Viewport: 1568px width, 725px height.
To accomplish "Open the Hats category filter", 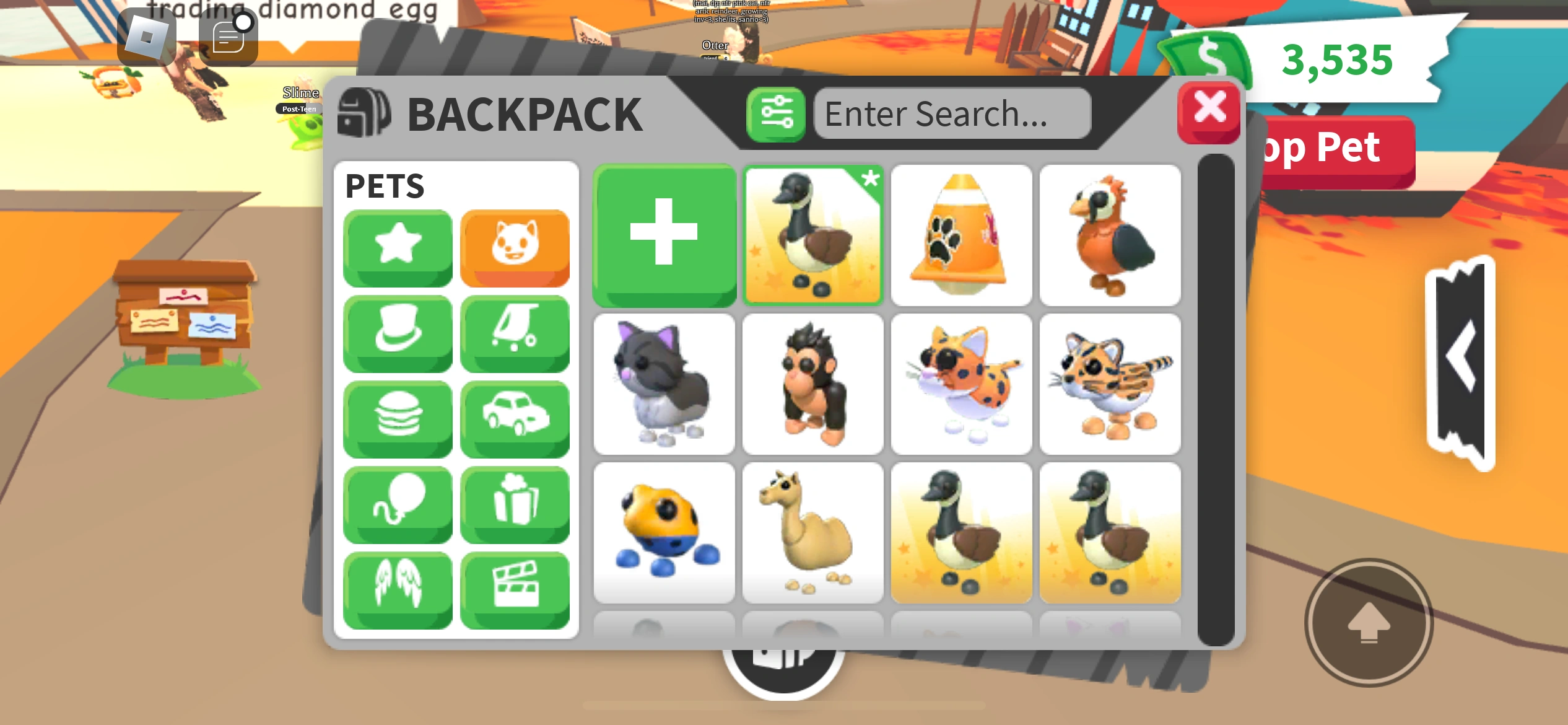I will pyautogui.click(x=398, y=333).
